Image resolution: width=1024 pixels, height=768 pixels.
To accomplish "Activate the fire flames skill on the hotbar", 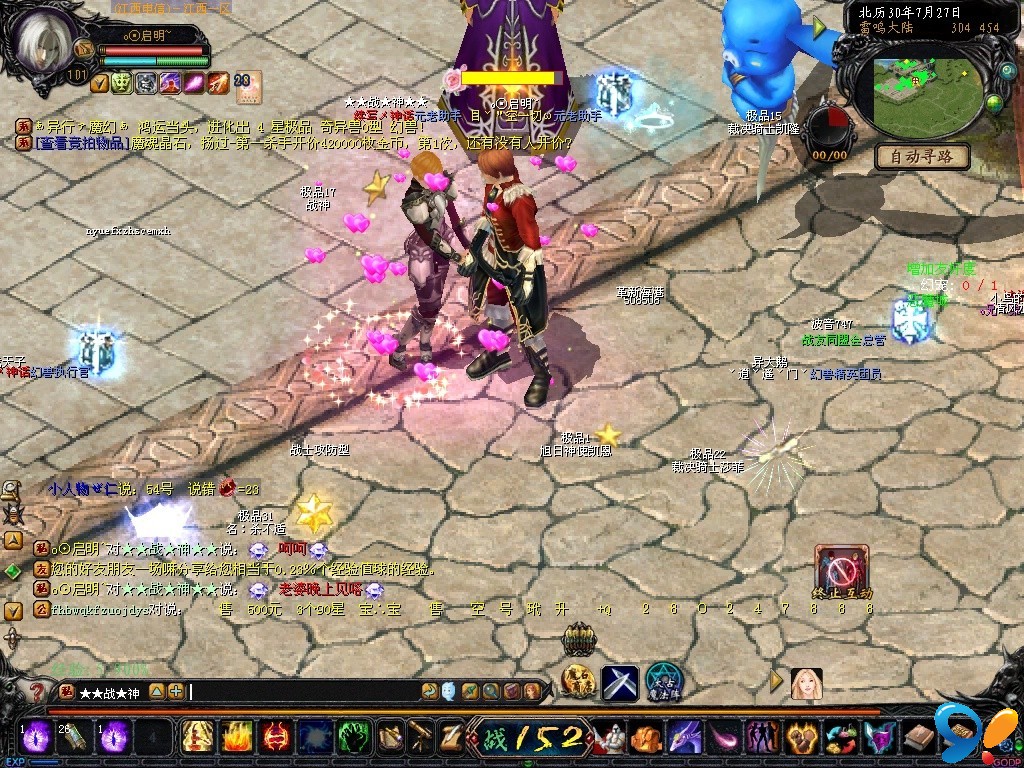I will 235,738.
